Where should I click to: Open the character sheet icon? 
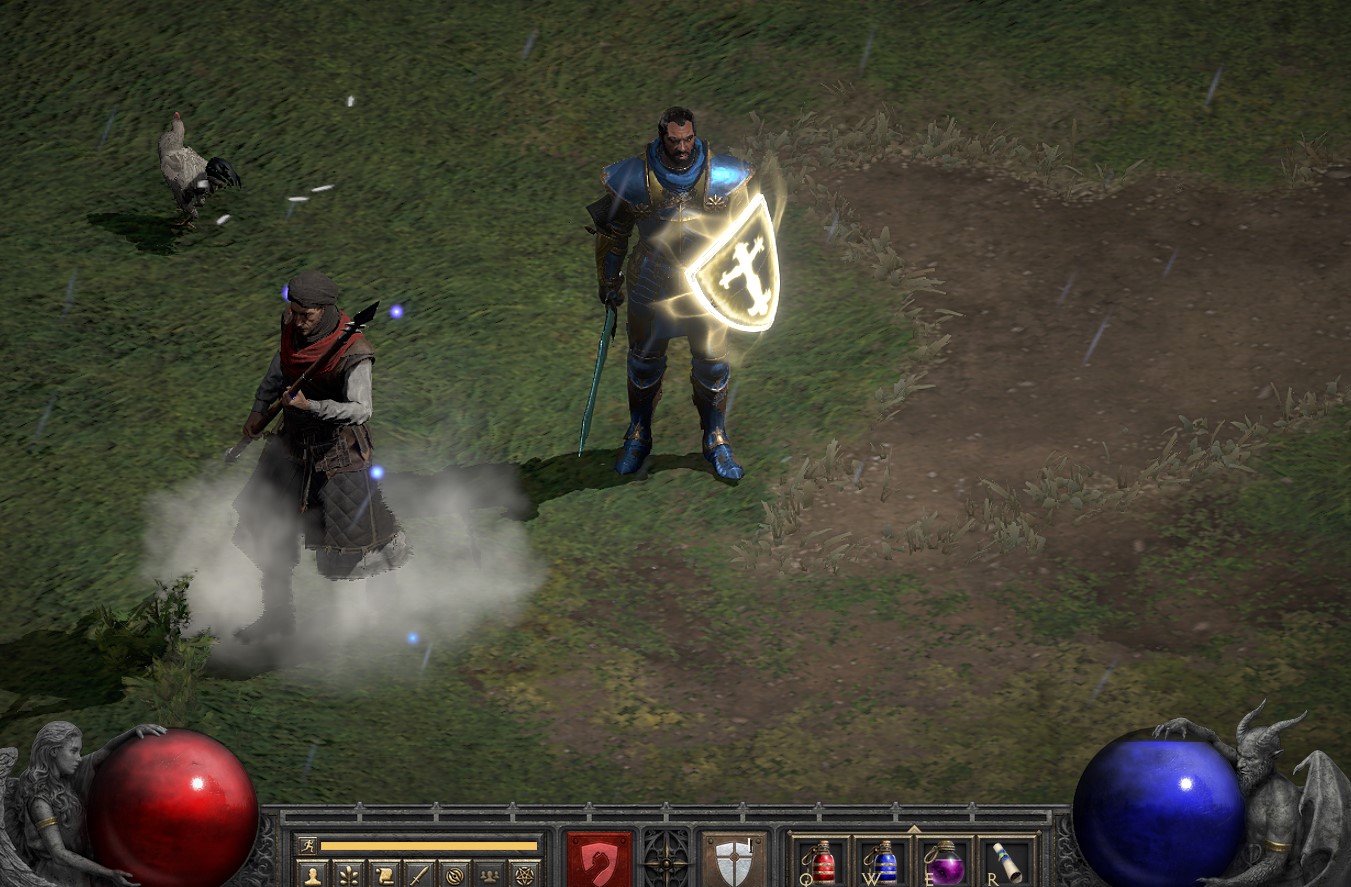point(313,875)
